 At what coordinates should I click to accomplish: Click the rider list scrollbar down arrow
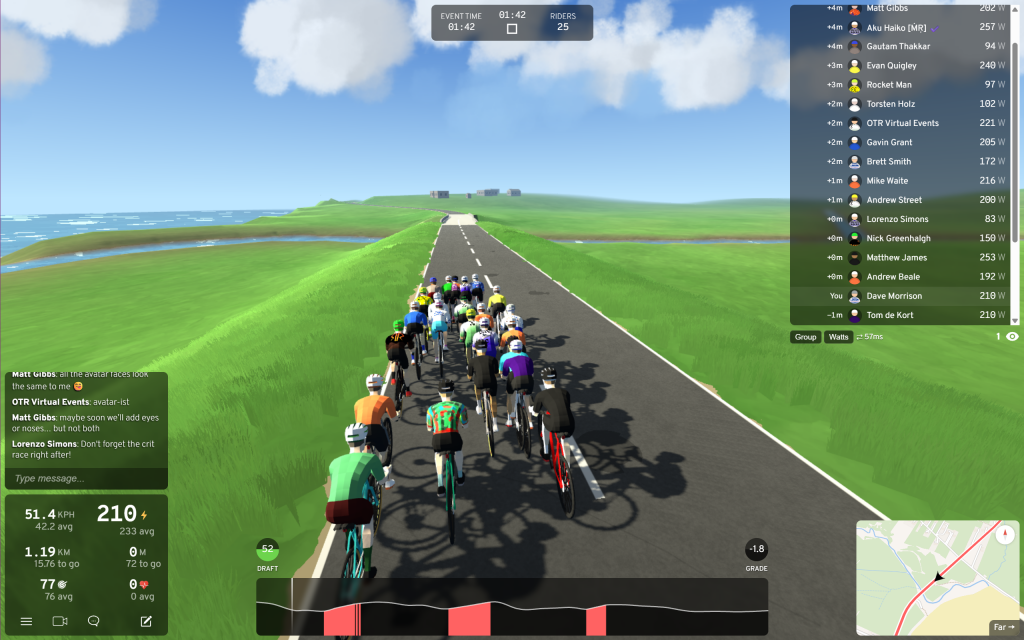pos(1016,320)
